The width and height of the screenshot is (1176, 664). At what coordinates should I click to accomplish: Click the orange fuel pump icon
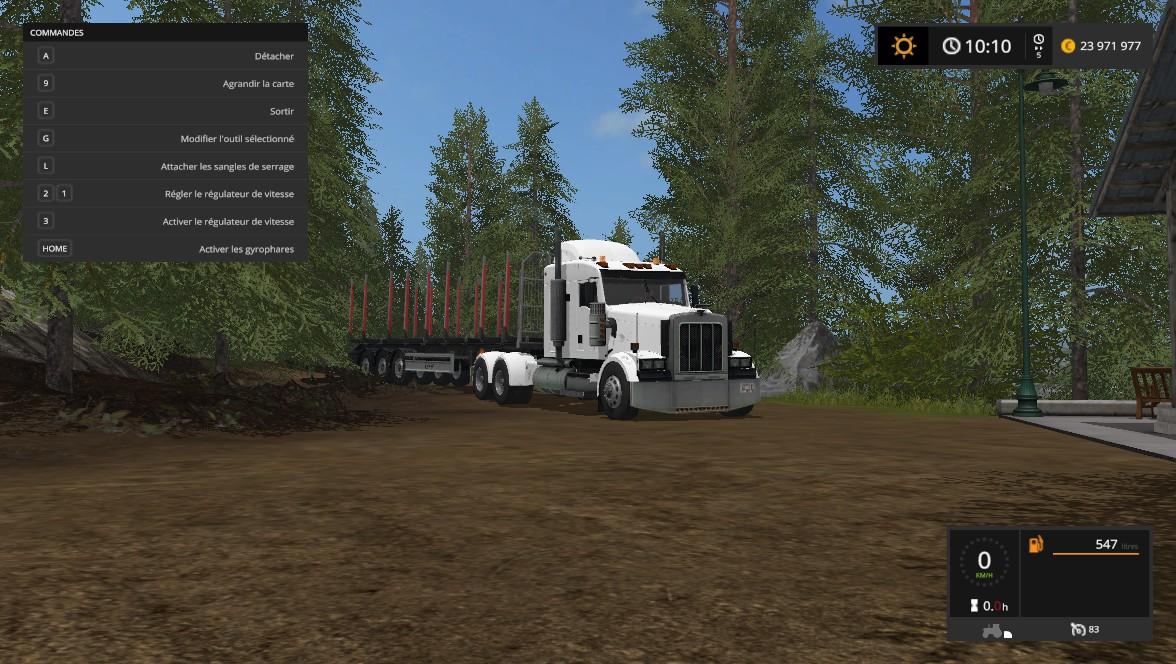[1035, 545]
